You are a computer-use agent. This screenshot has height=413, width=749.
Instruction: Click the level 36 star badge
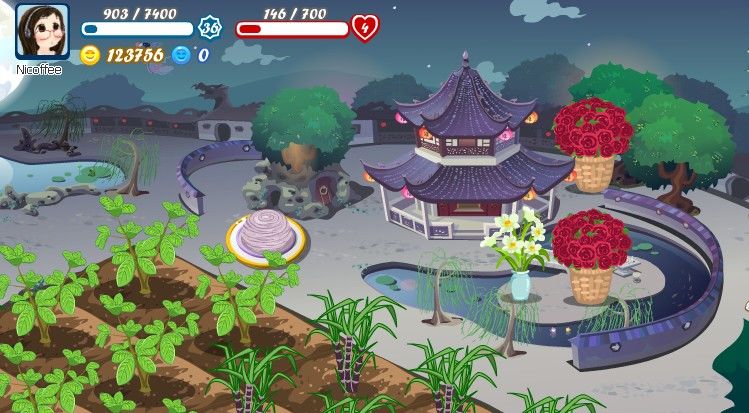(x=210, y=28)
